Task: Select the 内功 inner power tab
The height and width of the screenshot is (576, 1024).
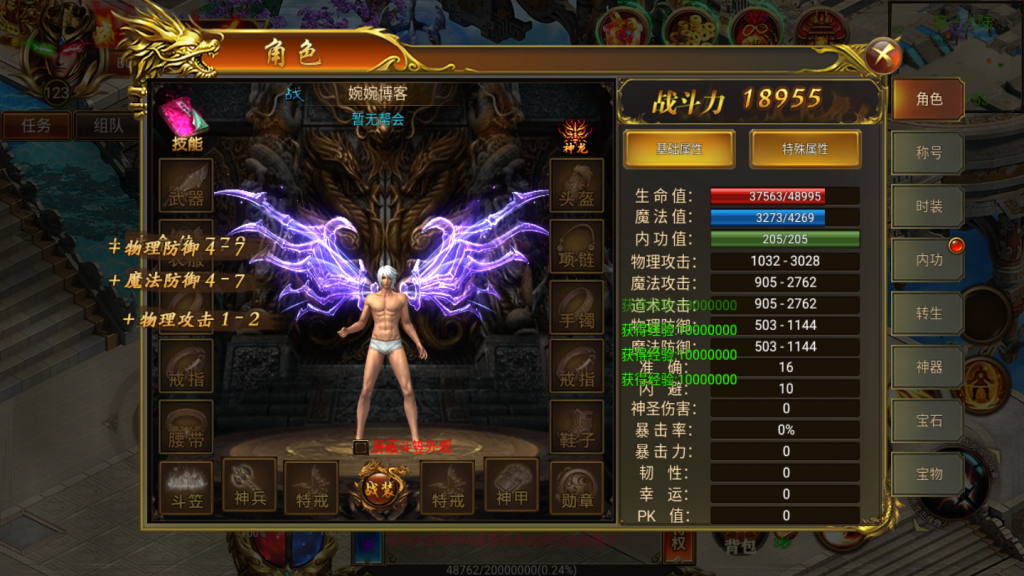Action: [x=928, y=260]
